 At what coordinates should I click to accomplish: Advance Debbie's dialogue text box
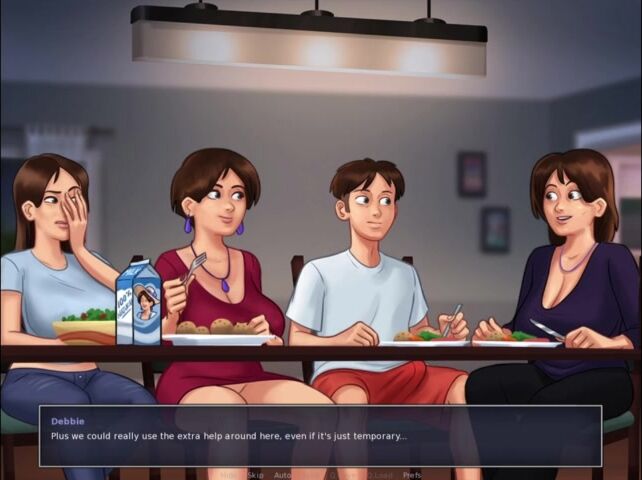tap(320, 435)
